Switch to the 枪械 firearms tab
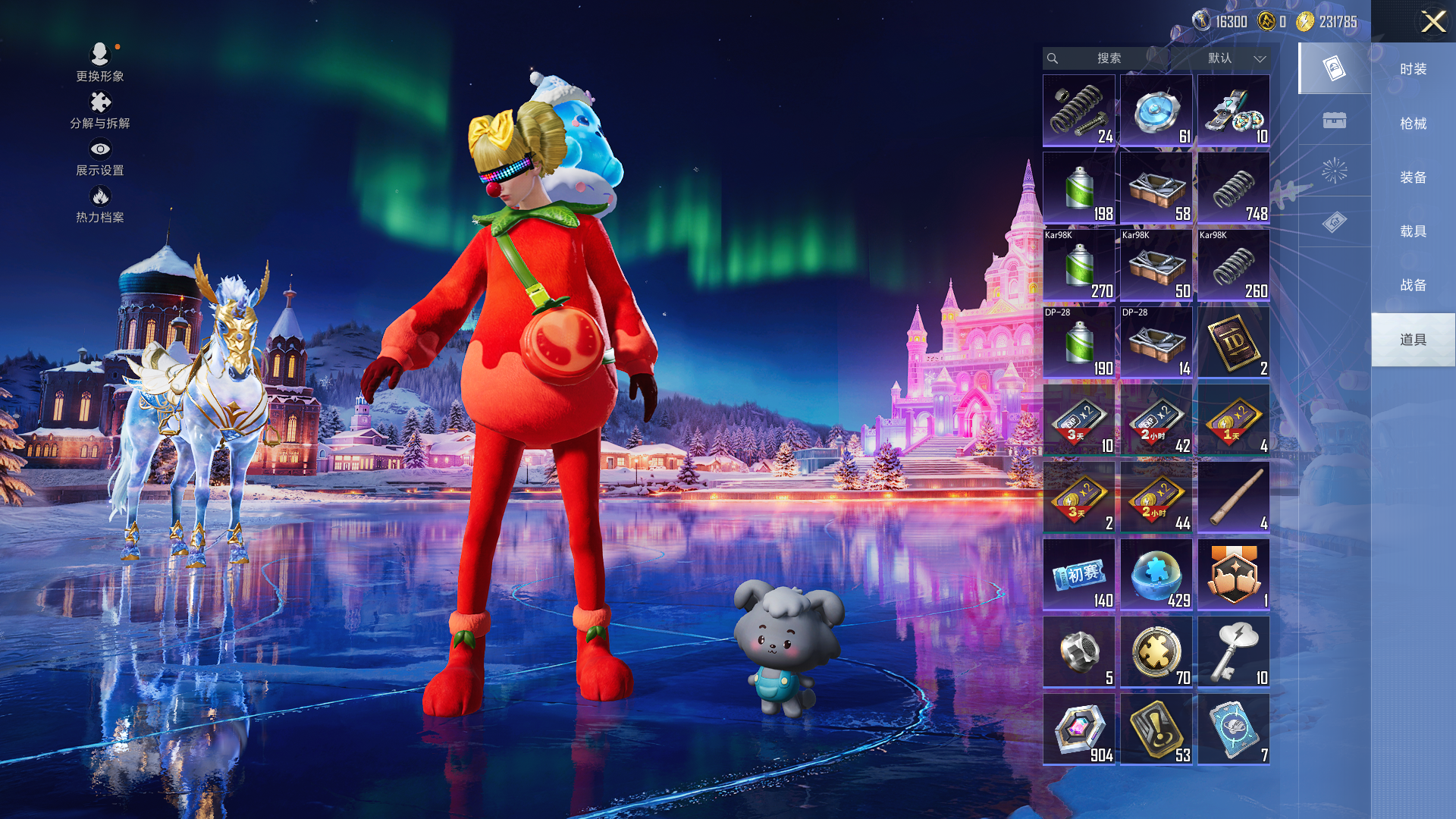Screen dimensions: 1456x819 1413,124
